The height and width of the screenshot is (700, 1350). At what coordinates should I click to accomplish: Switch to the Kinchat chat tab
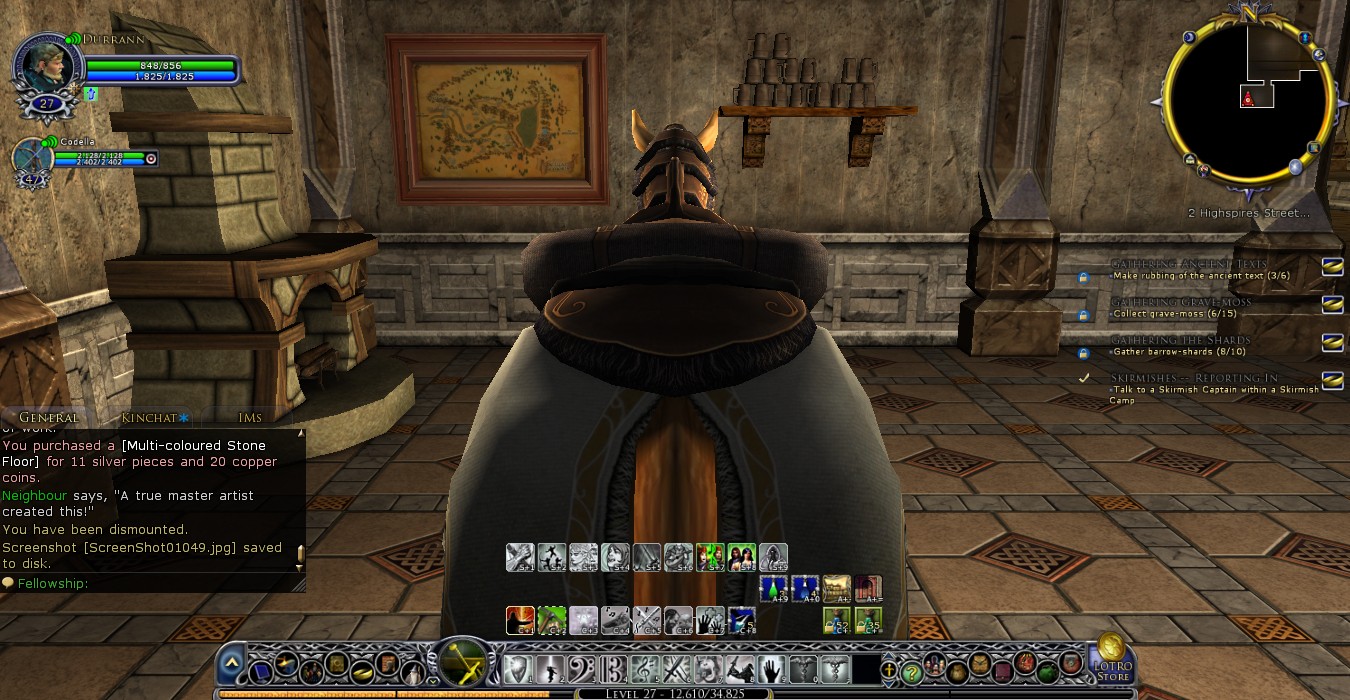(149, 417)
